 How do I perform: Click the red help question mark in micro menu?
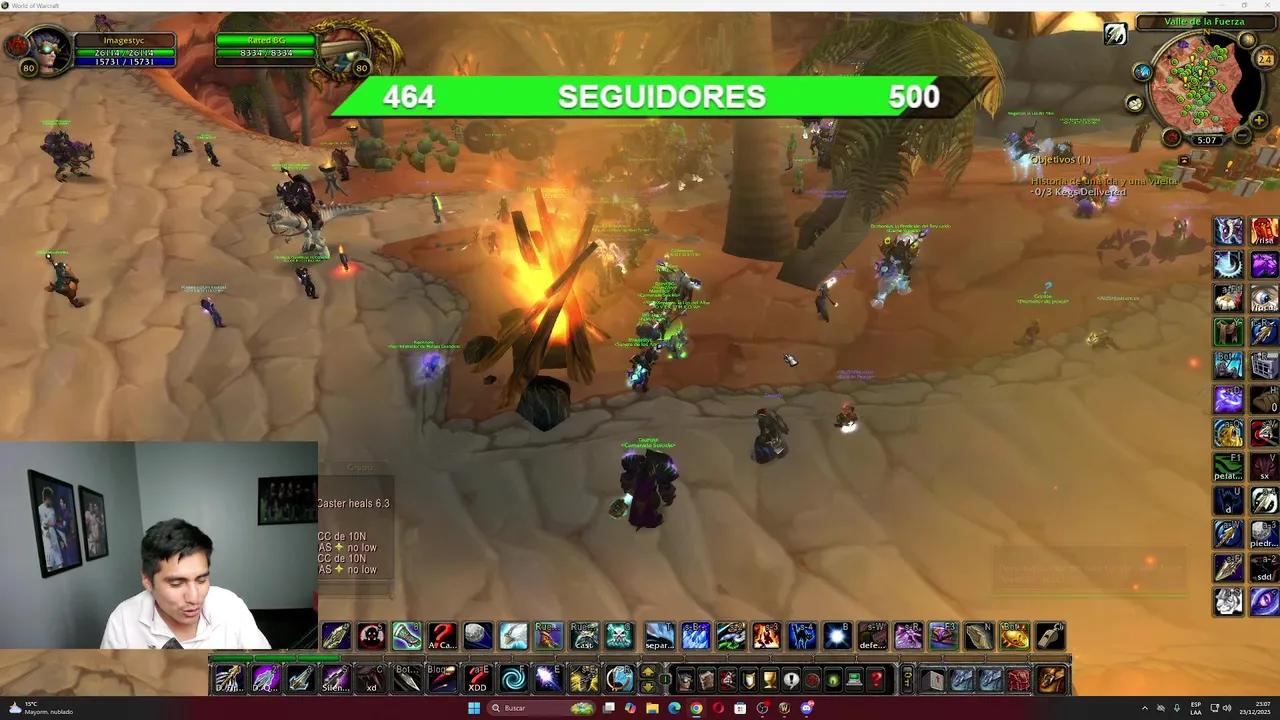[x=875, y=679]
